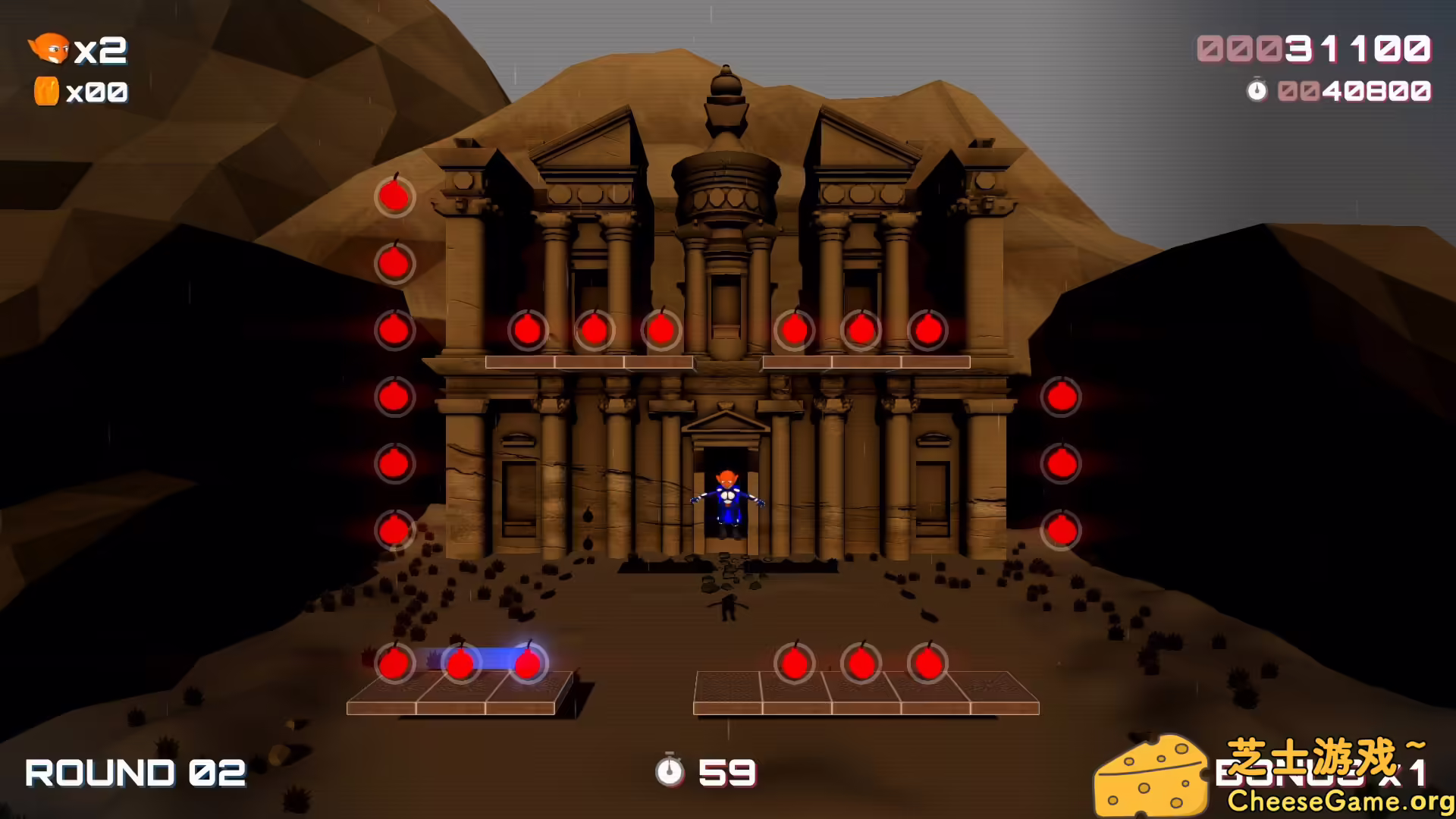
Task: Click the orange player lives icon
Action: tap(50, 50)
